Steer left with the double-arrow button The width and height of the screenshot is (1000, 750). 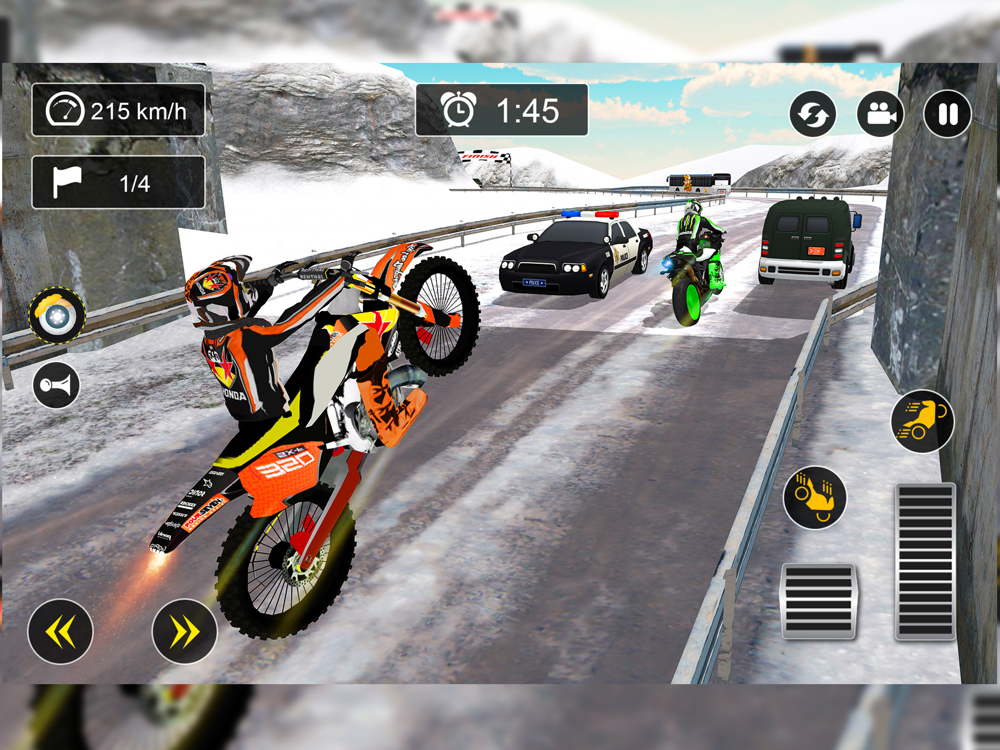tap(60, 631)
